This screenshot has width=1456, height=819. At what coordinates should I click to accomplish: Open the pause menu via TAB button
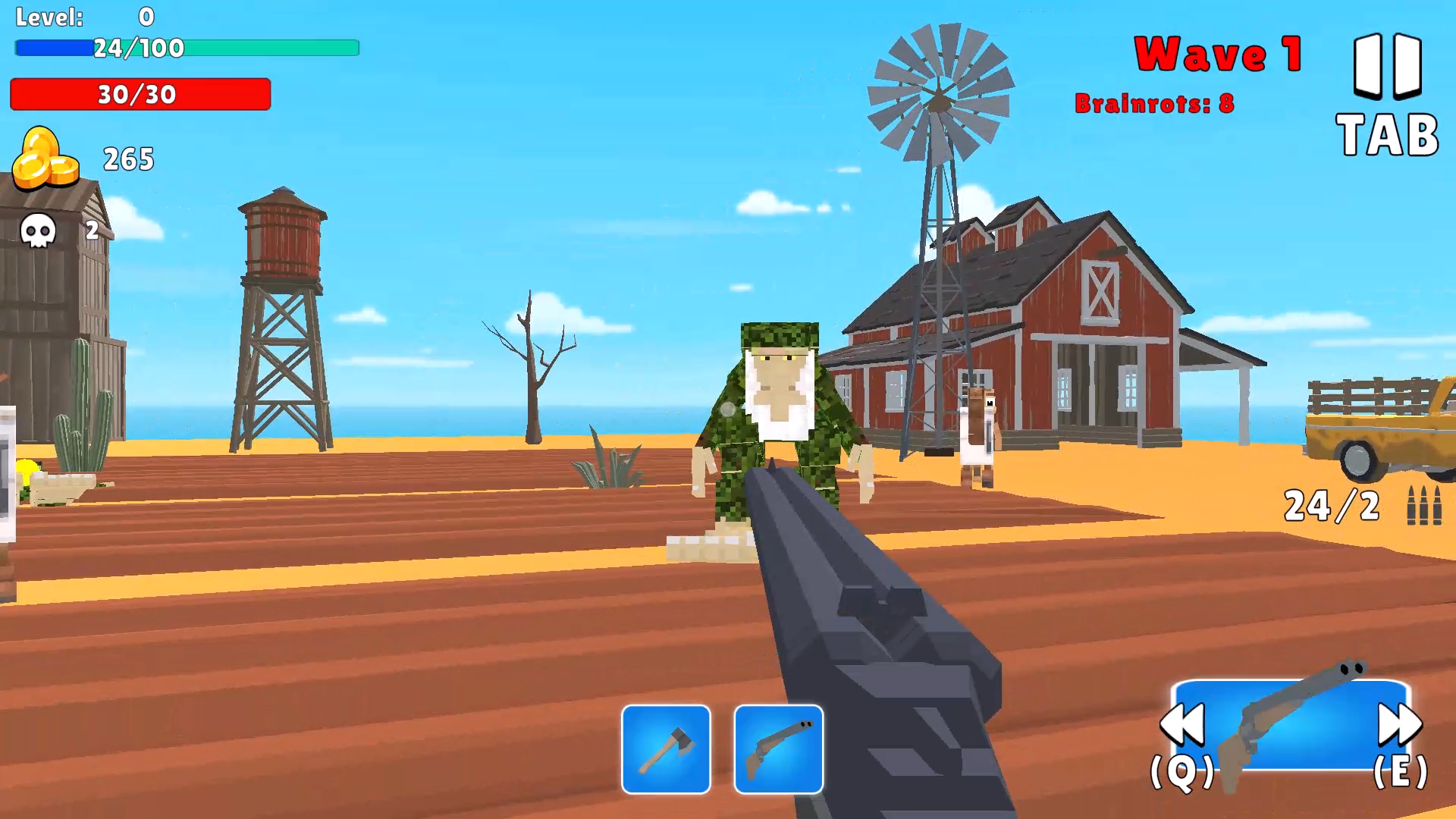tap(1386, 135)
